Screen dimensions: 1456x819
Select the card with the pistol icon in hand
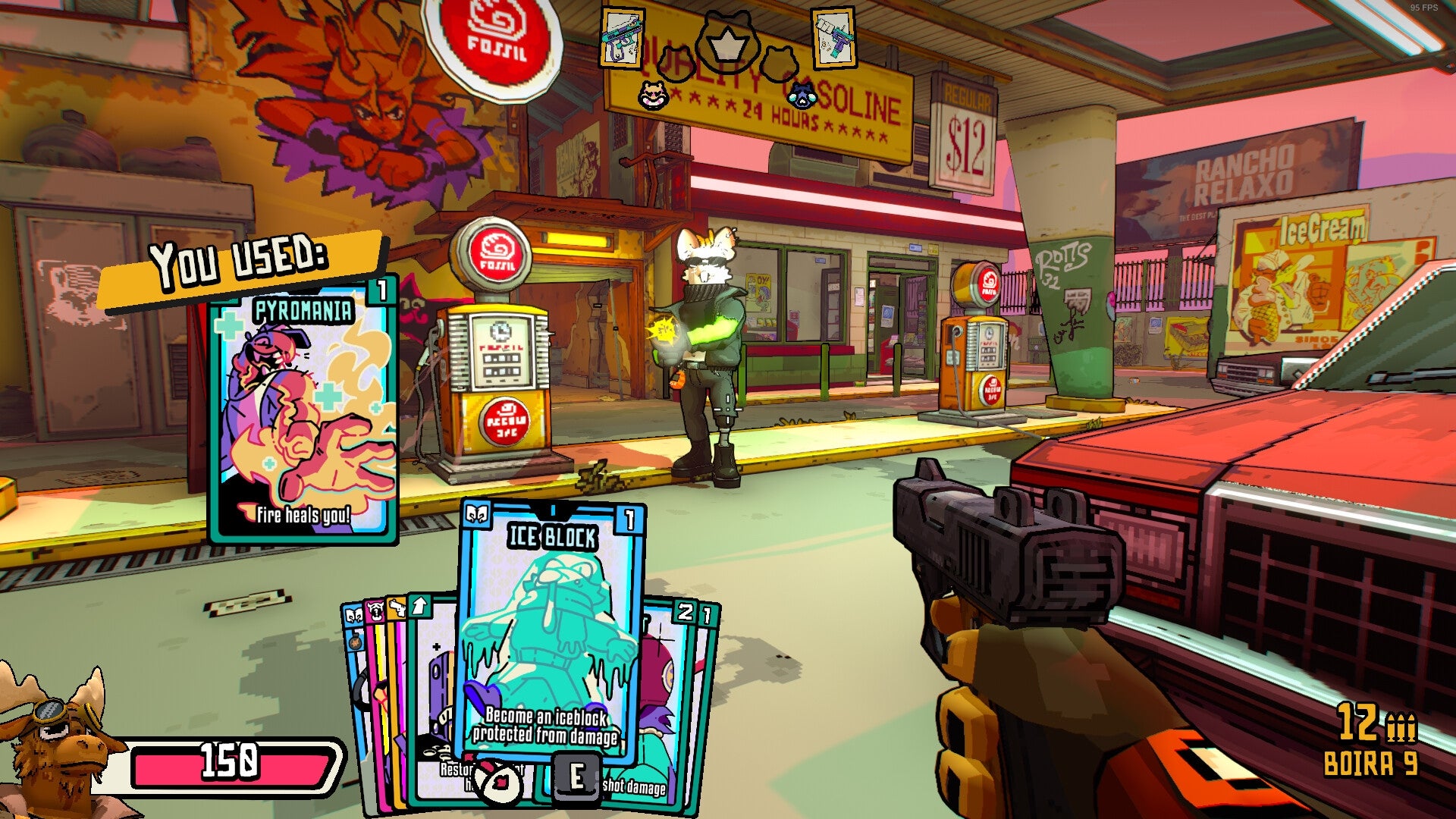tap(397, 608)
